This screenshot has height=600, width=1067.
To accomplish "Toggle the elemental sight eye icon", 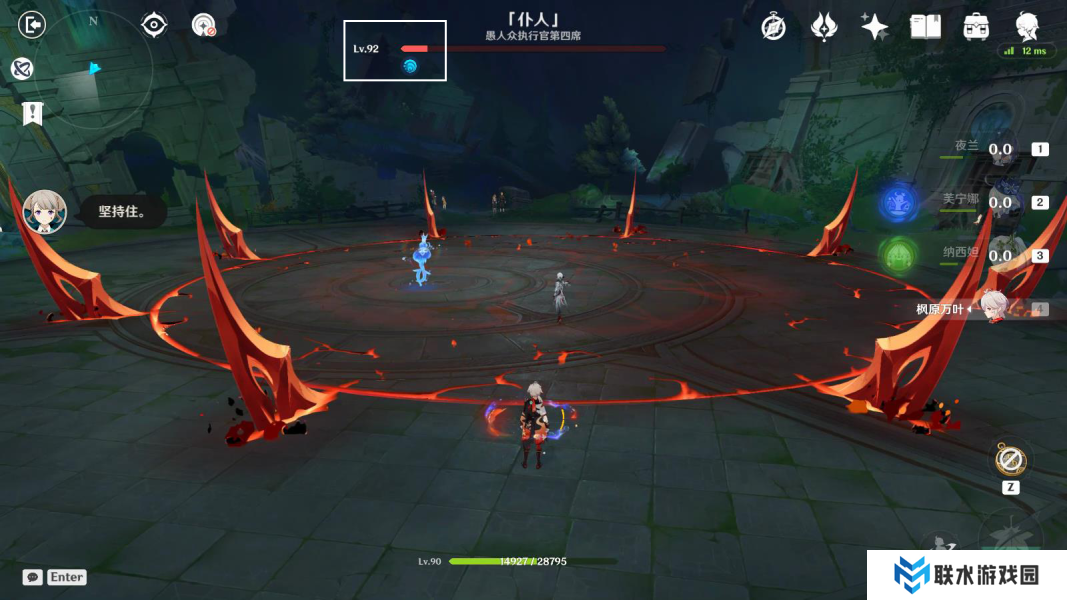I will [154, 24].
